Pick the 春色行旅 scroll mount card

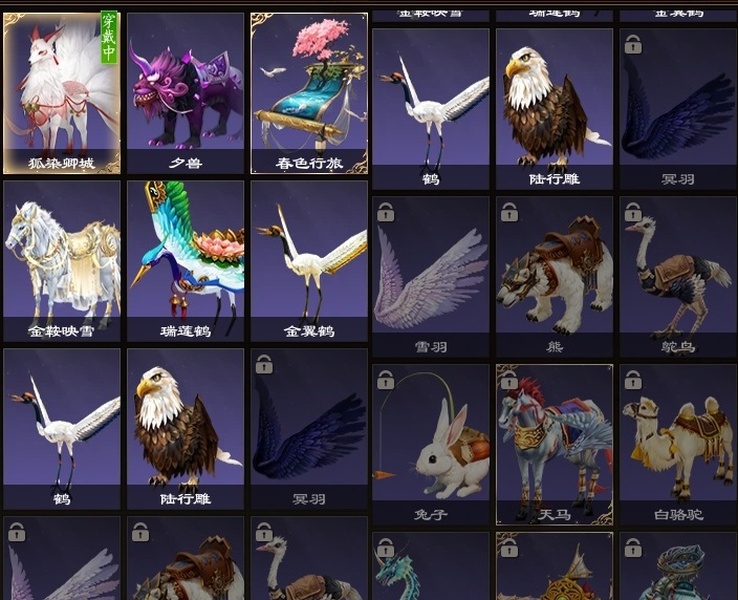pos(309,90)
